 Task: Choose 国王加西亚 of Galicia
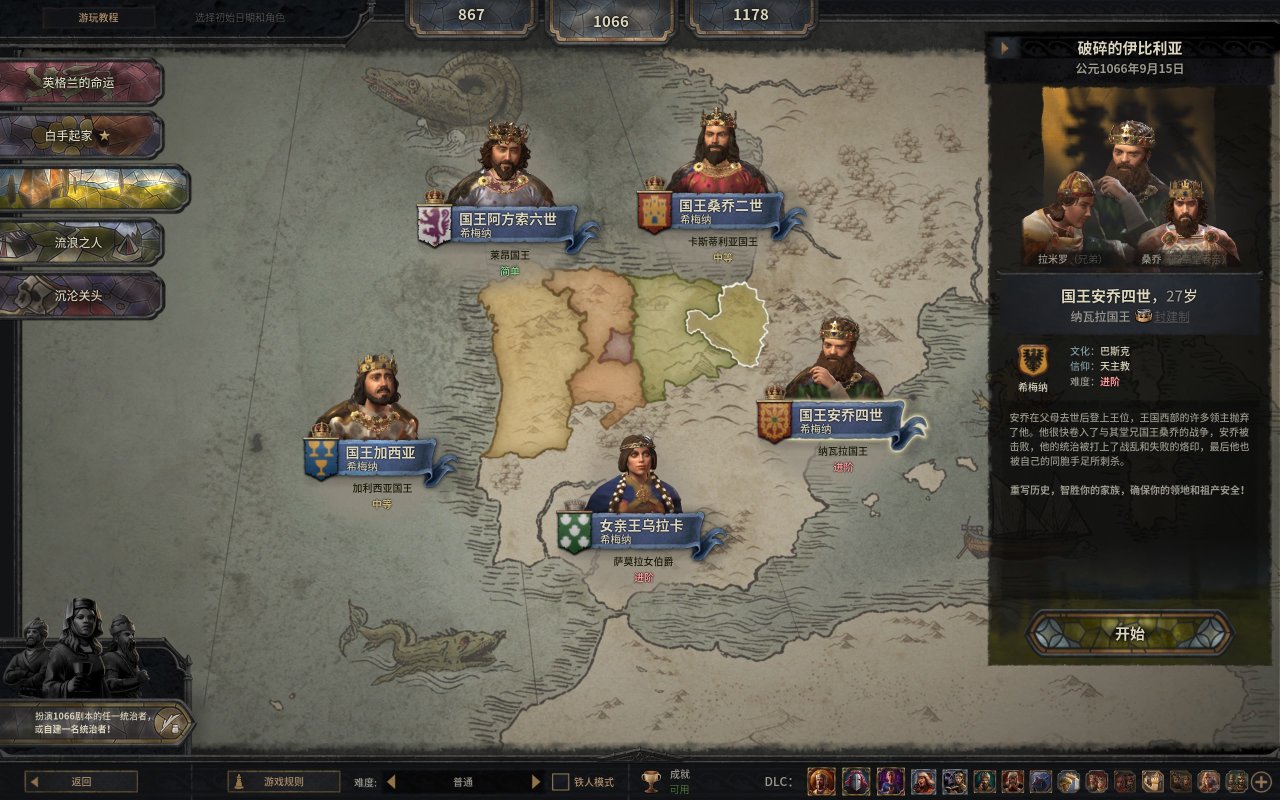pyautogui.click(x=379, y=457)
